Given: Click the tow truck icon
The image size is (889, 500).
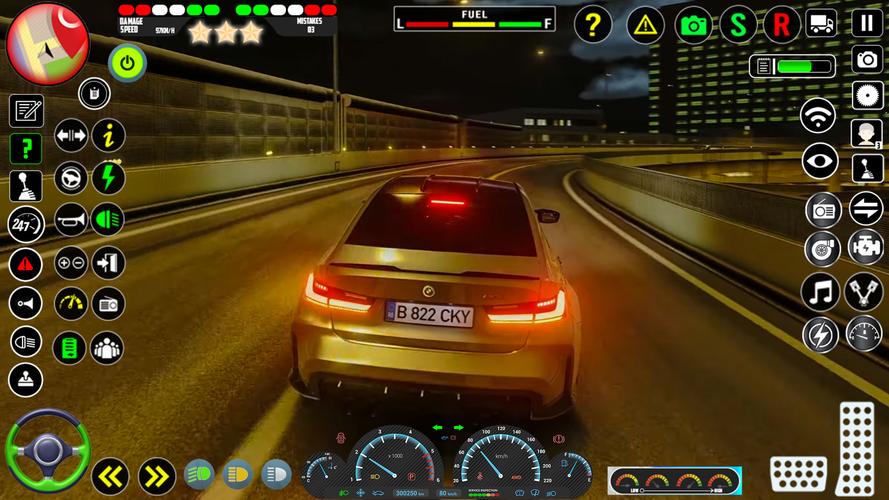Looking at the screenshot, I should (821, 23).
